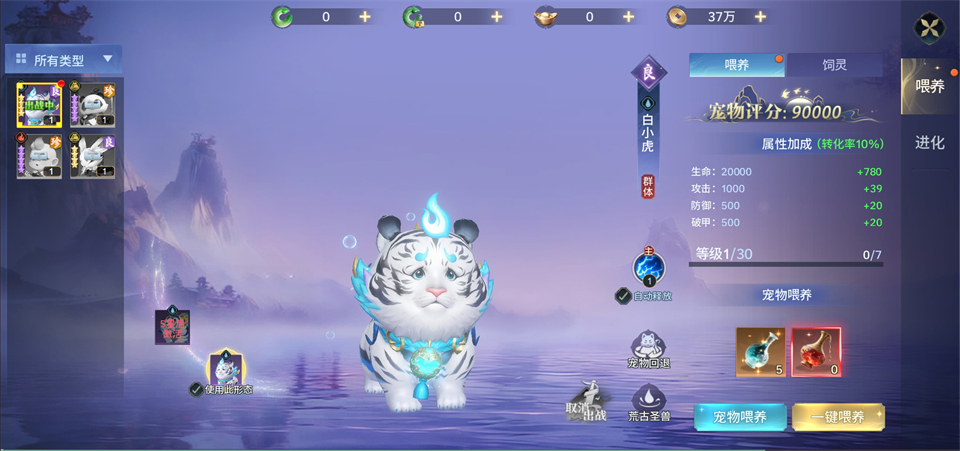Open the 所有类型 pet type dropdown
Image resolution: width=960 pixels, height=451 pixels.
coord(64,60)
